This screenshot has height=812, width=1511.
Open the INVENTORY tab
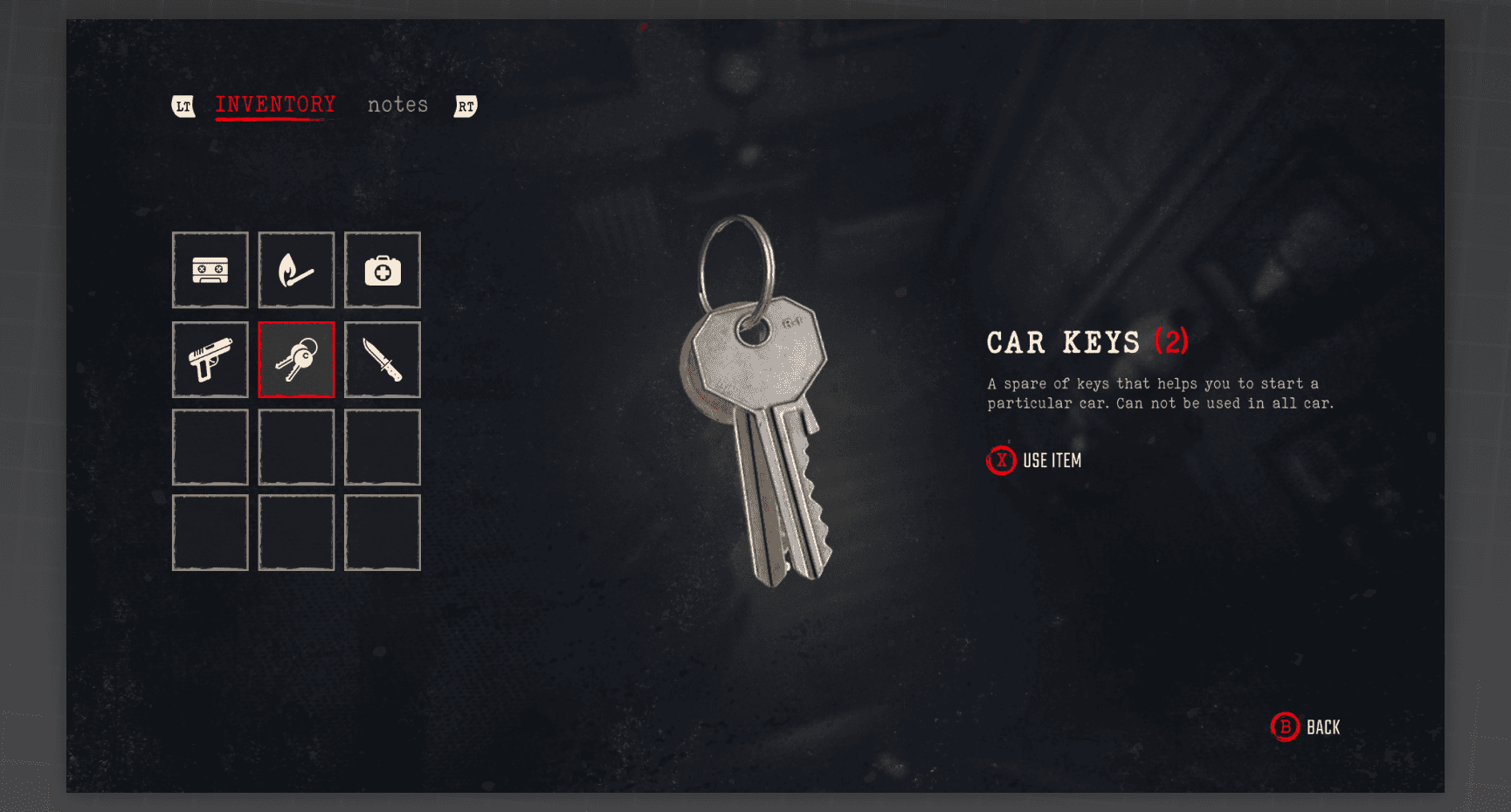coord(275,105)
